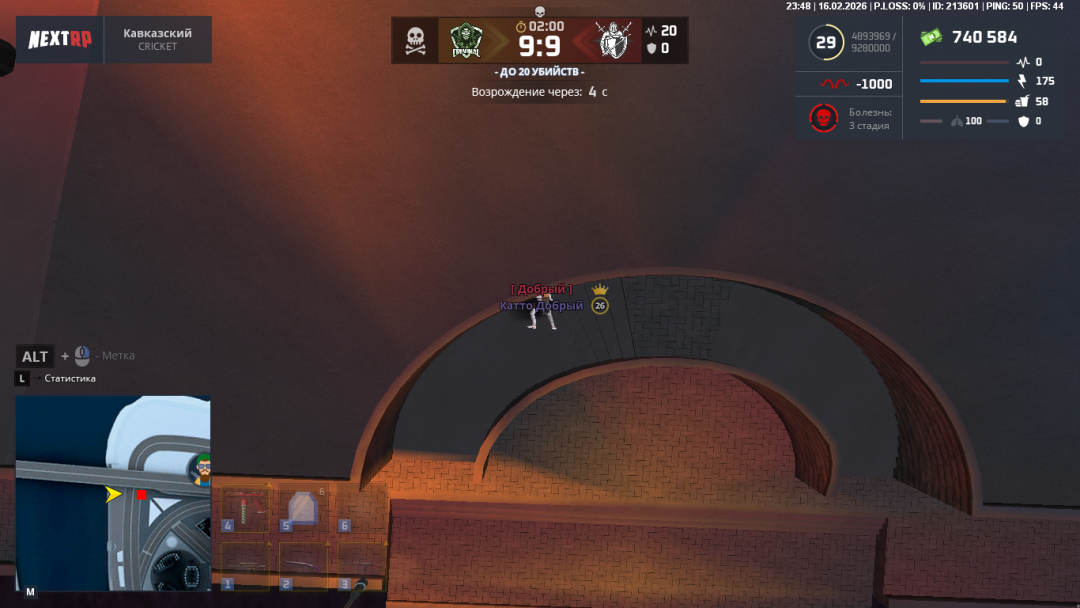Choose the rifle in hotbar slot 1

click(244, 565)
